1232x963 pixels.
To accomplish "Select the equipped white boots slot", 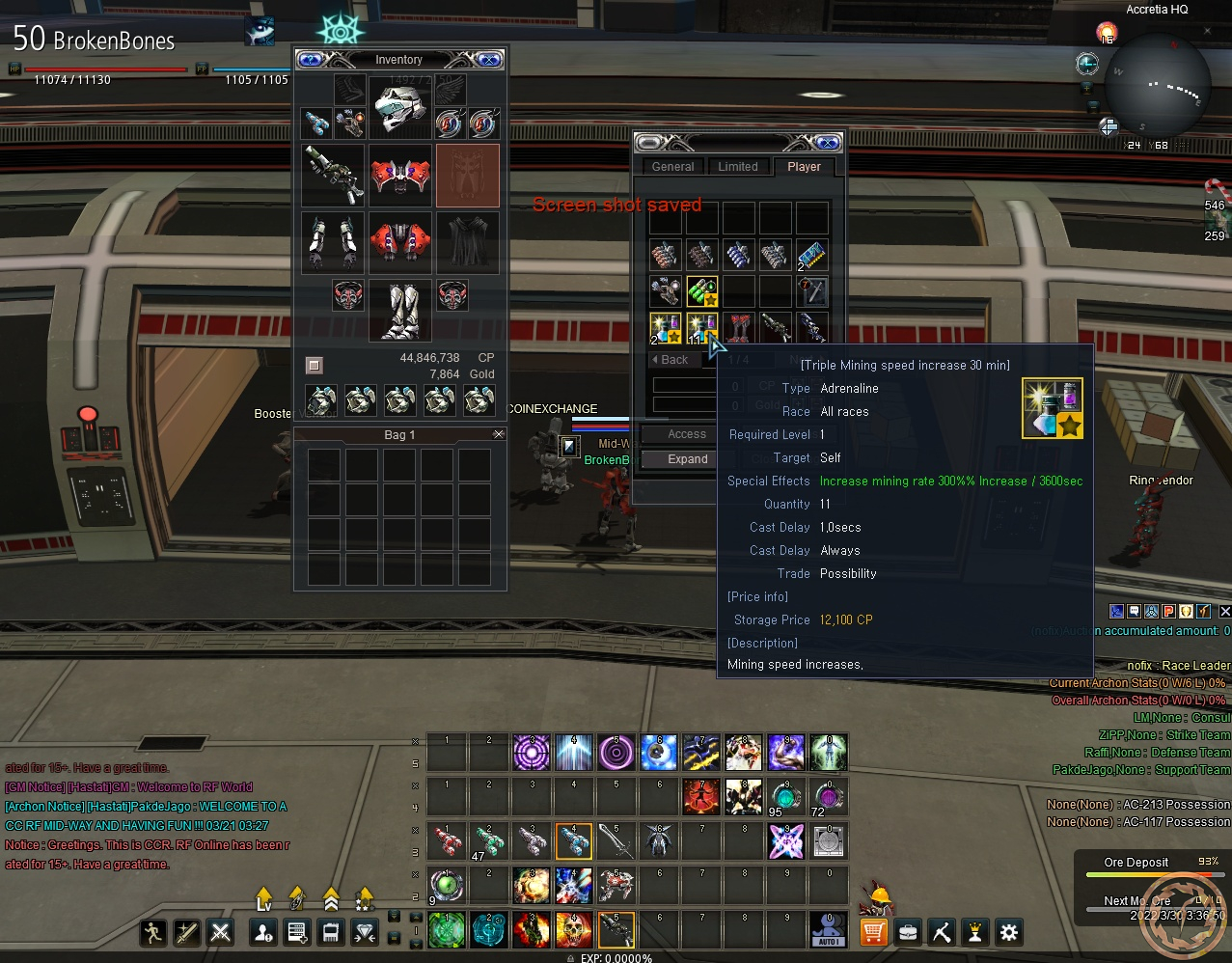I will [399, 311].
